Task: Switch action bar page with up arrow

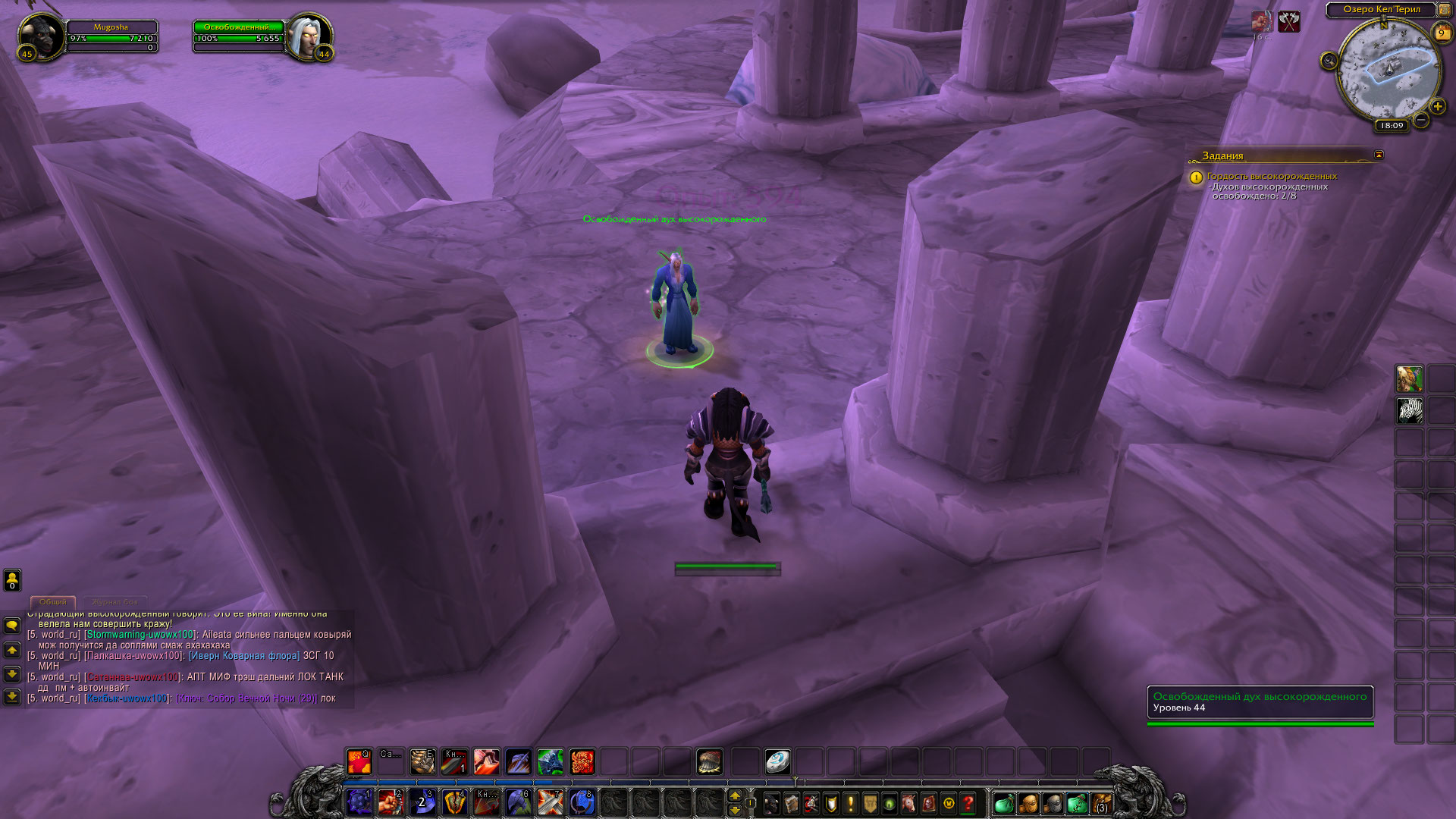Action: (x=734, y=795)
